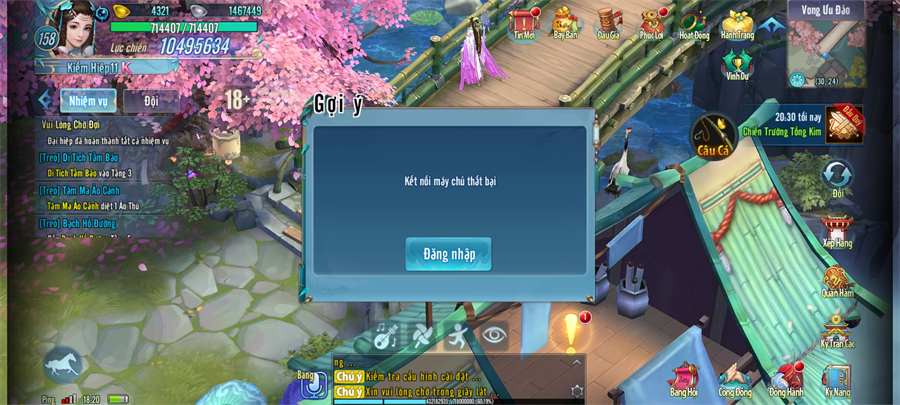Open the Xếp Hạng ranking icon
The width and height of the screenshot is (900, 405).
[837, 230]
